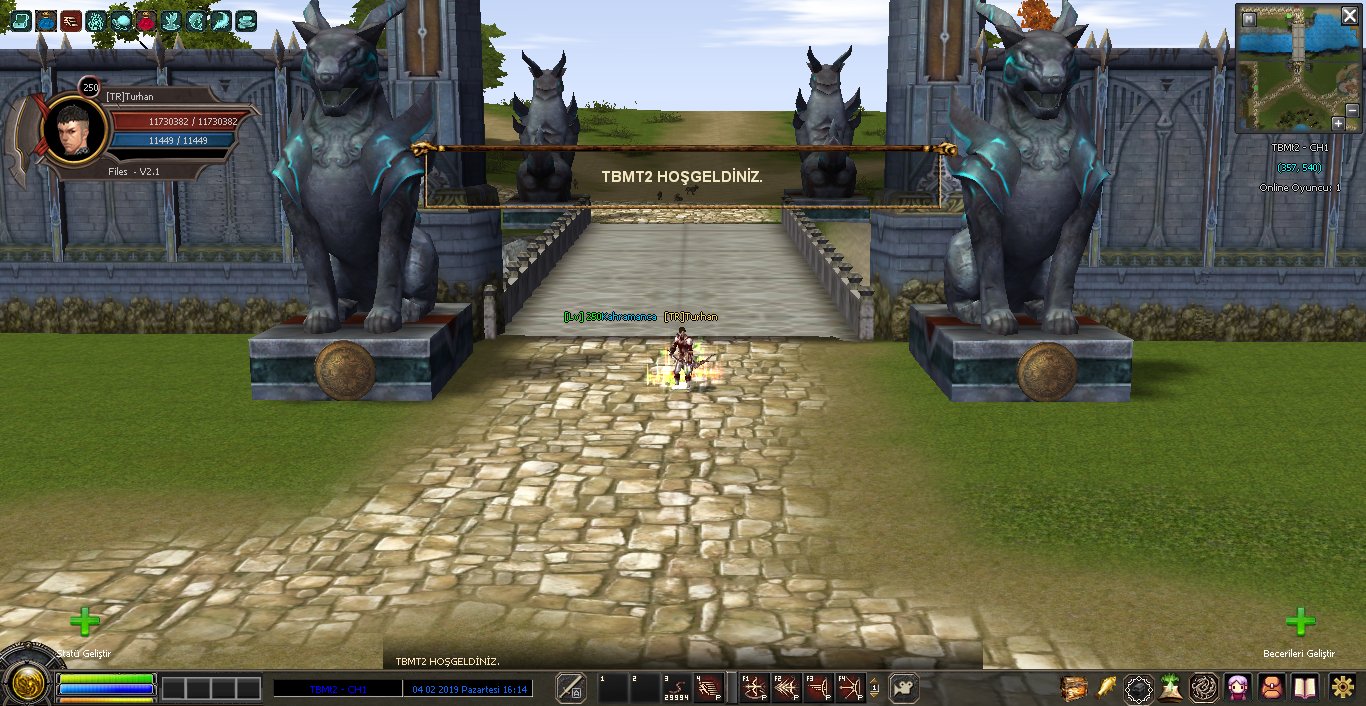Click the pink-haired character icon
Viewport: 1366px width, 706px height.
pos(1239,688)
